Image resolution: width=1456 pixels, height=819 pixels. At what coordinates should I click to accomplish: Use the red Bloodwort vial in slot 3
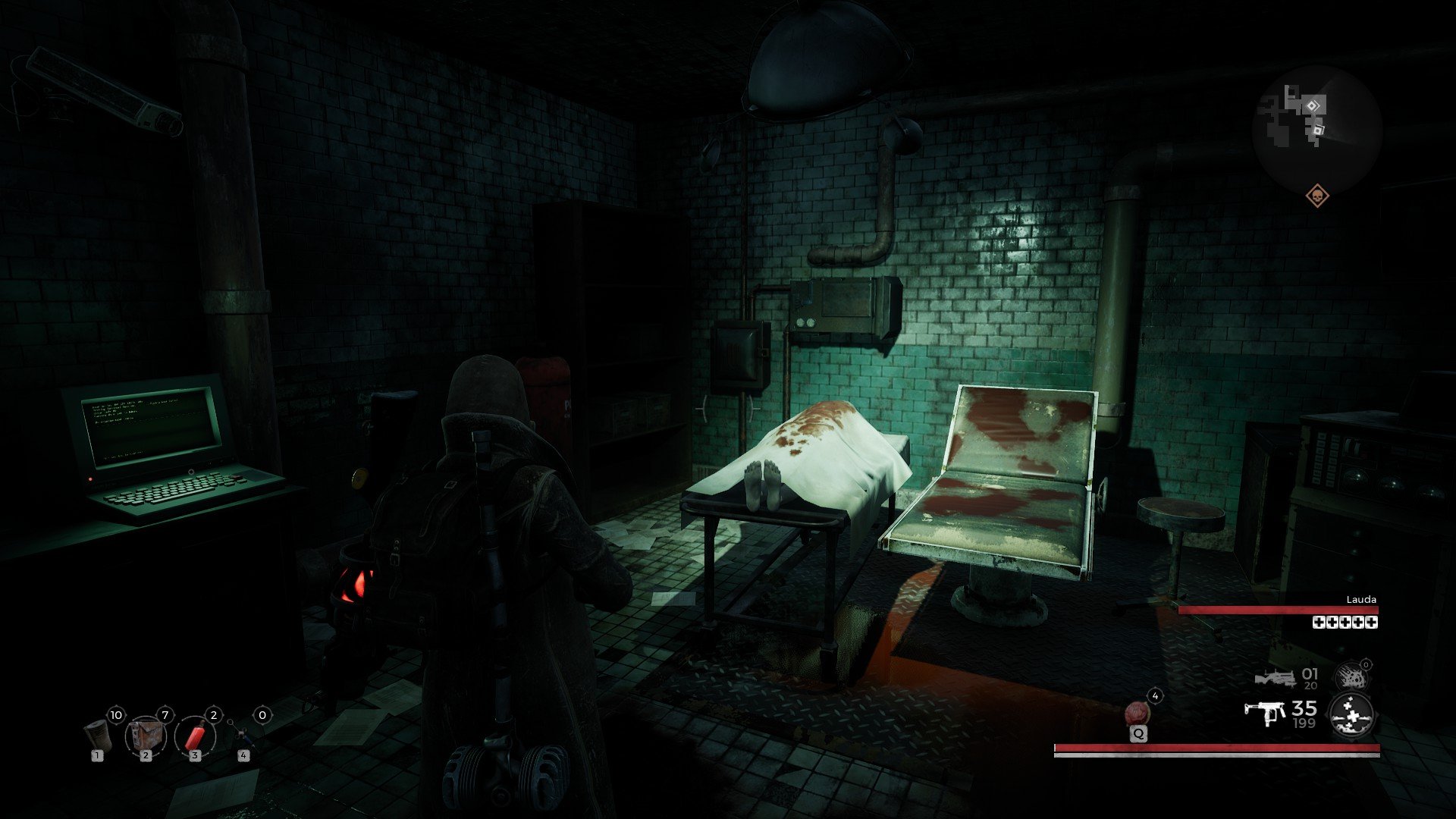tap(195, 737)
